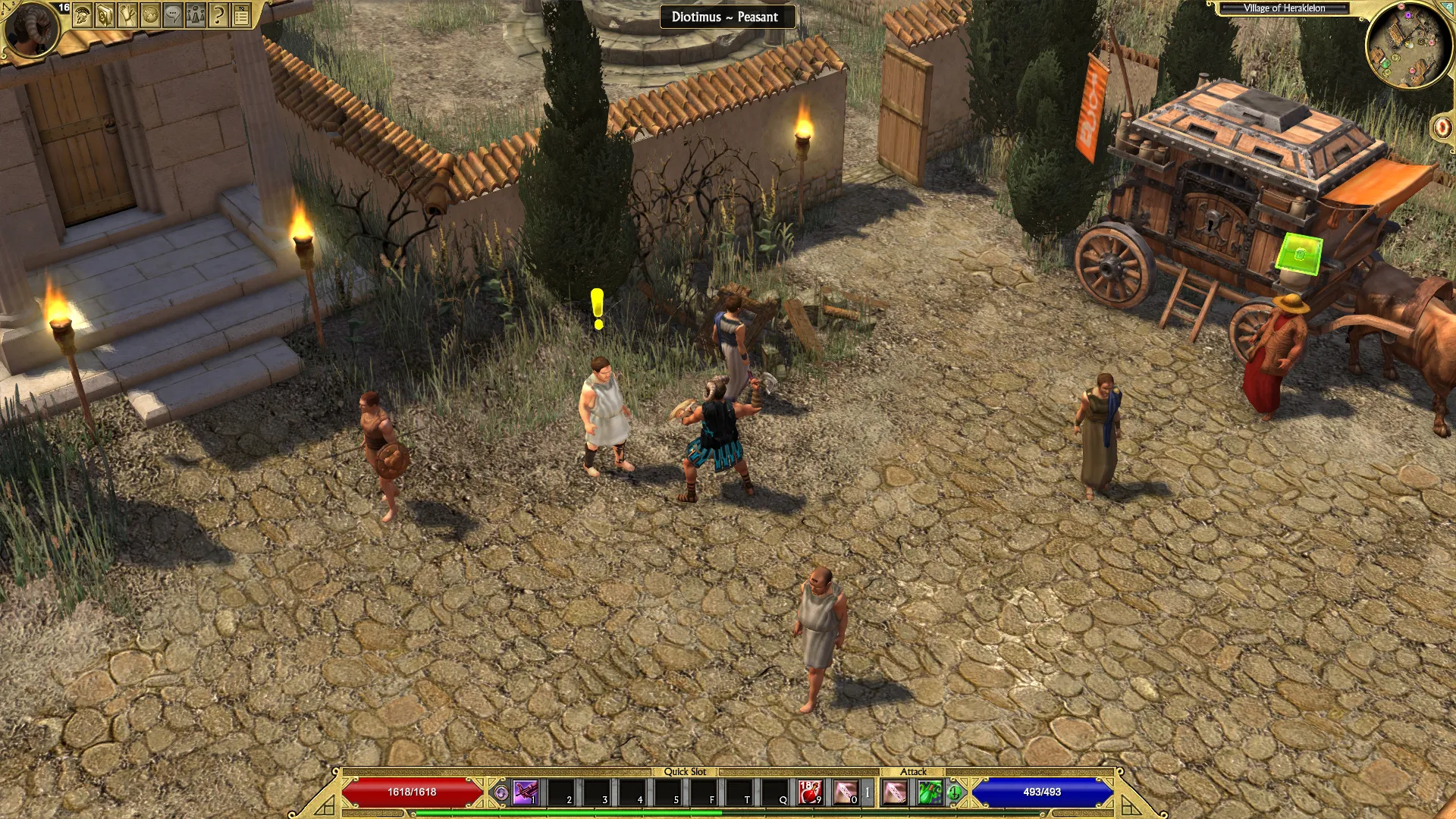1456x819 pixels.
Task: Use the red health potion
Action: coord(811,792)
